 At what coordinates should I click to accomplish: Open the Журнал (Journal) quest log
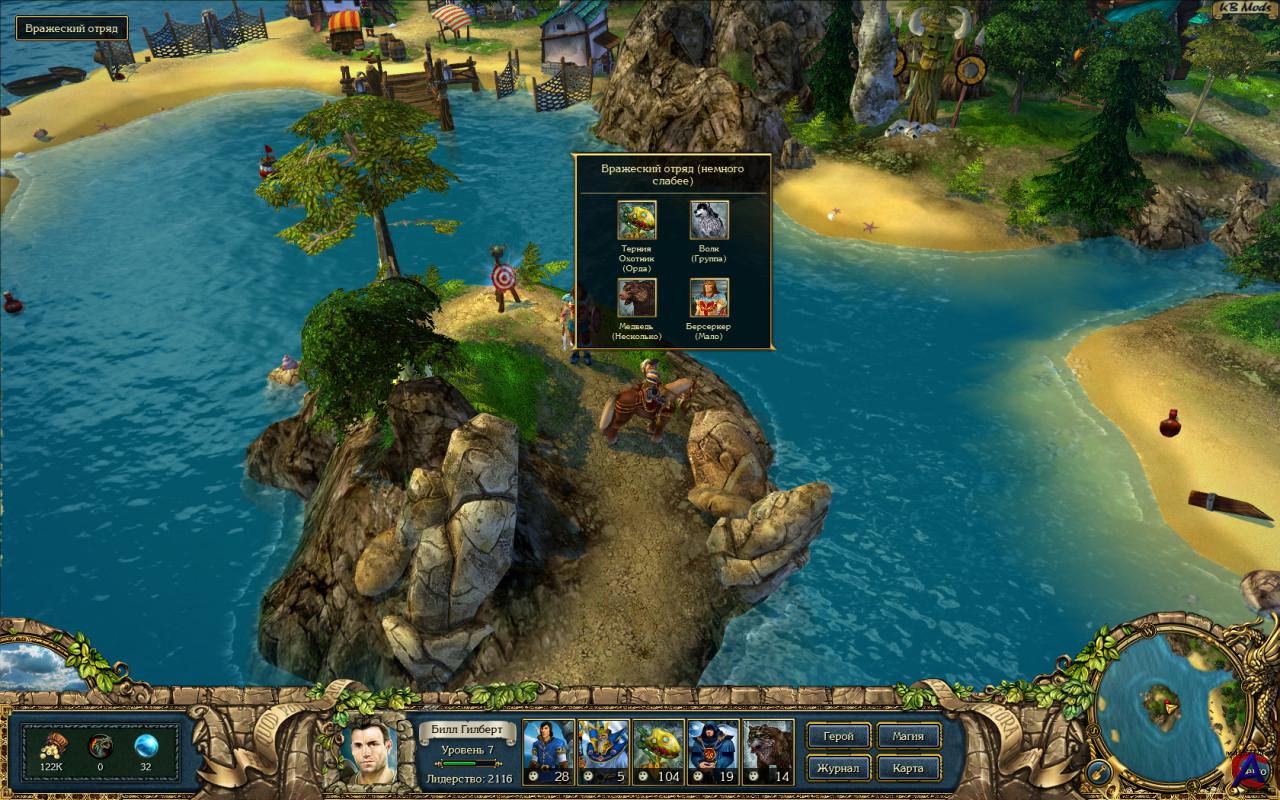click(838, 768)
